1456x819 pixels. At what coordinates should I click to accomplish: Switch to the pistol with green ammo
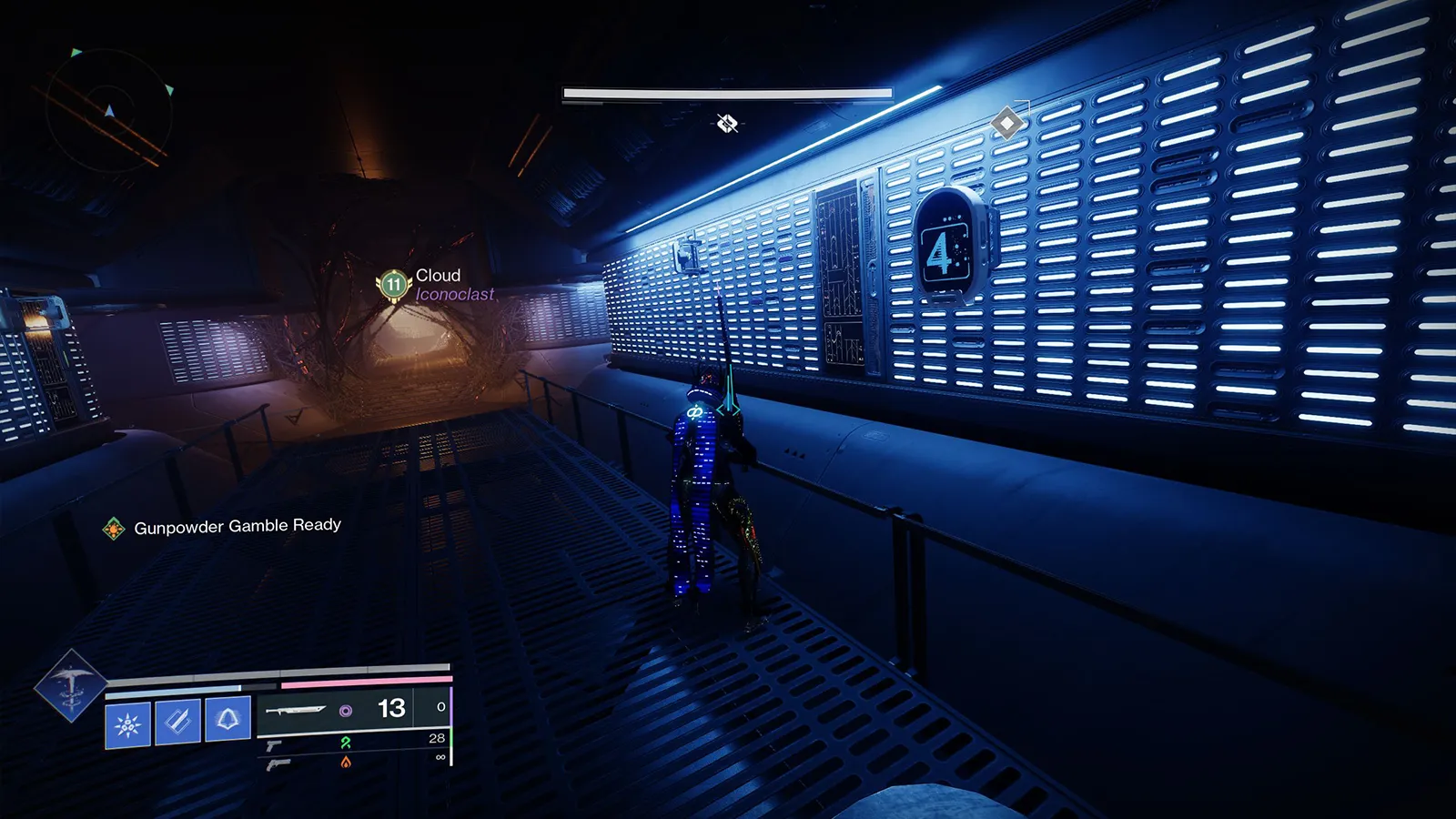pos(274,746)
